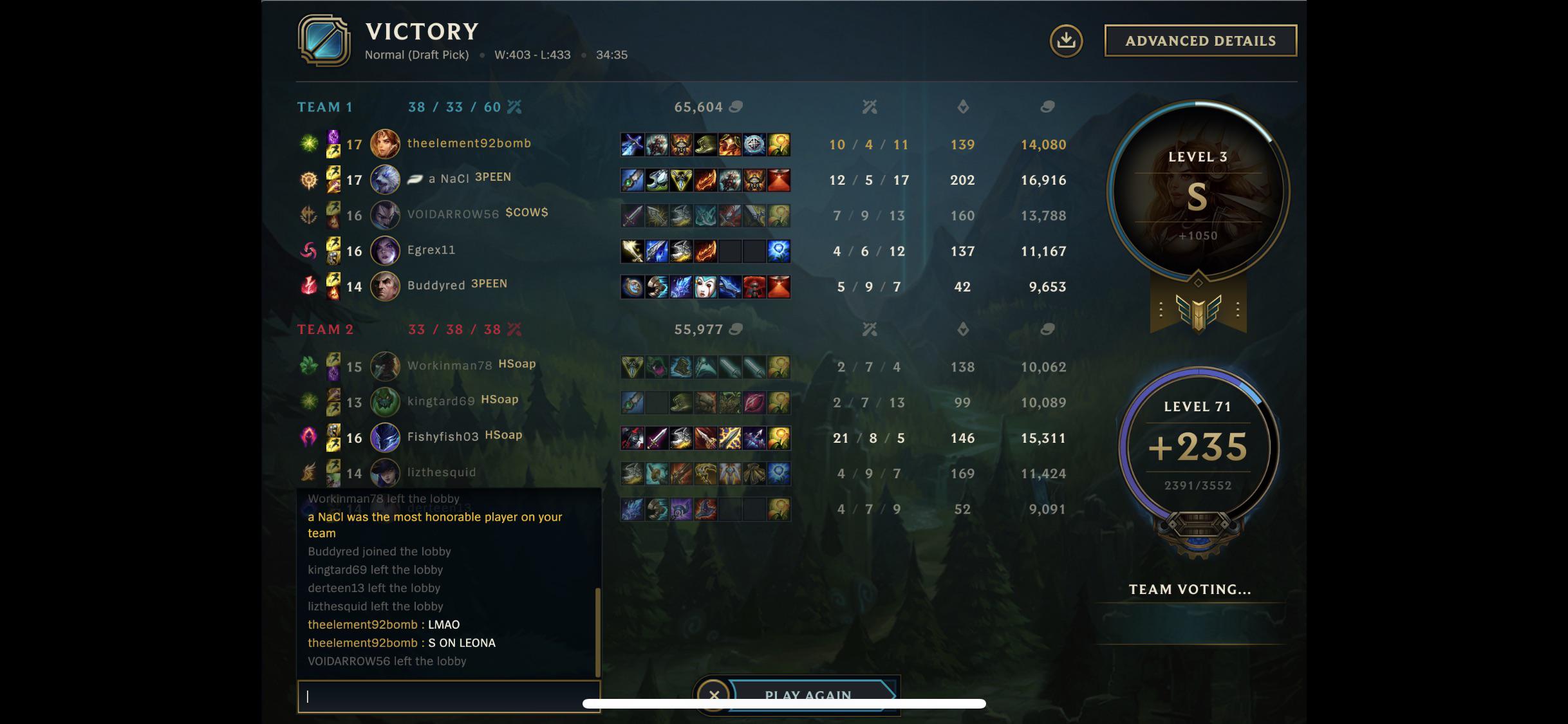Expand theelement92bomb's rune page icon
Viewport: 1568px width, 724px height.
(310, 144)
